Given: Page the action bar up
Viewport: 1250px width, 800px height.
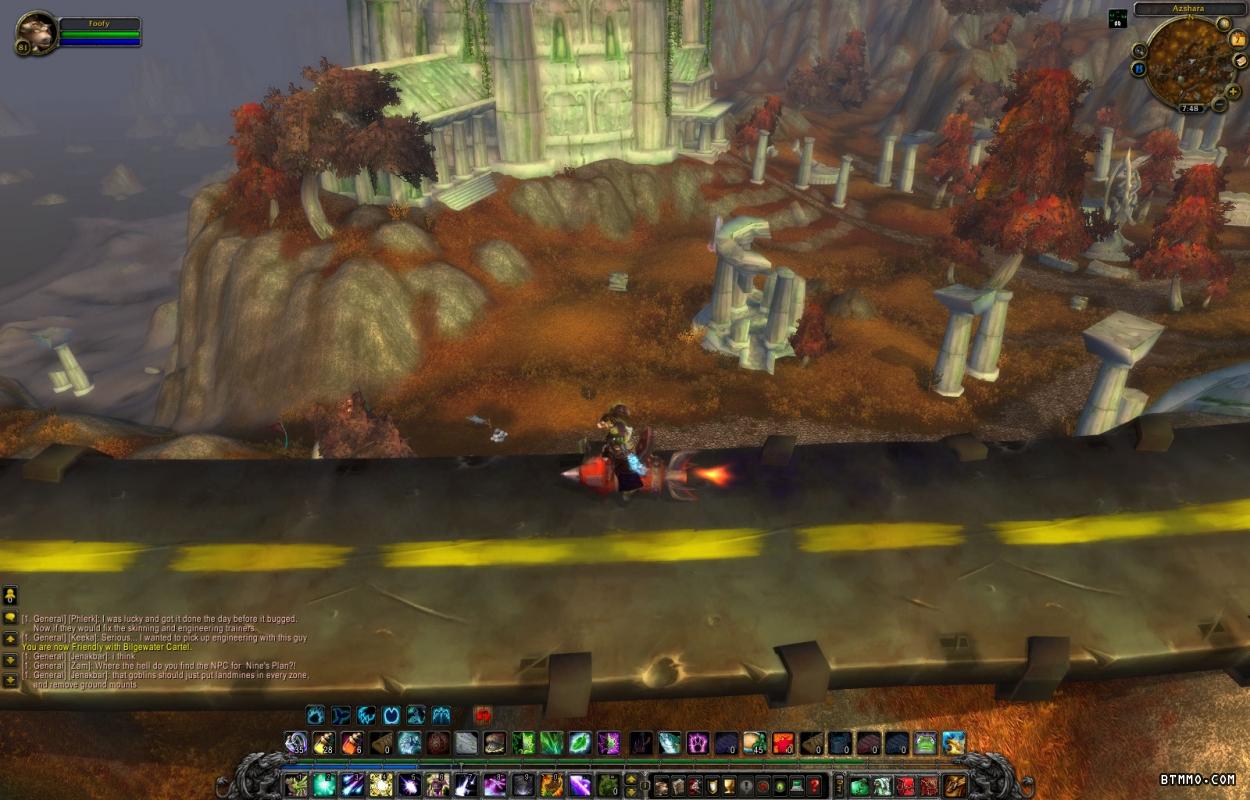Looking at the screenshot, I should tap(632, 779).
